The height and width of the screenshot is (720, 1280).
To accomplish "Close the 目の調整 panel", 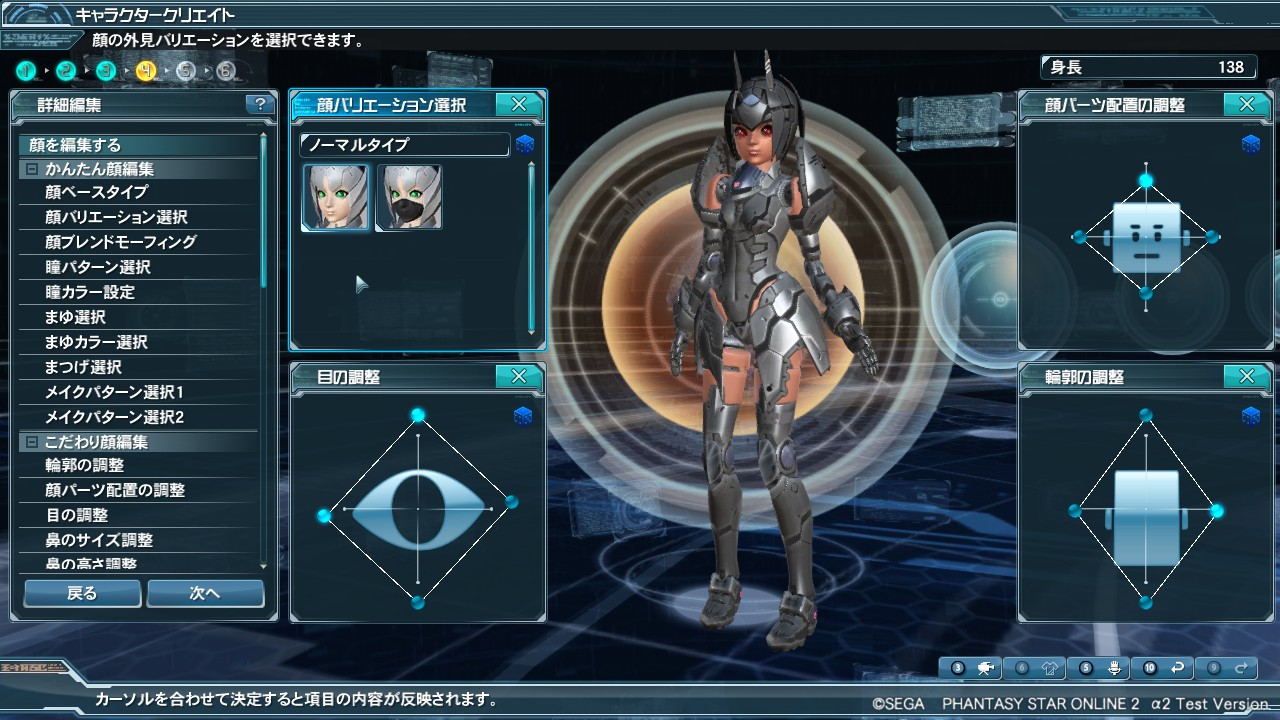I will (x=519, y=377).
